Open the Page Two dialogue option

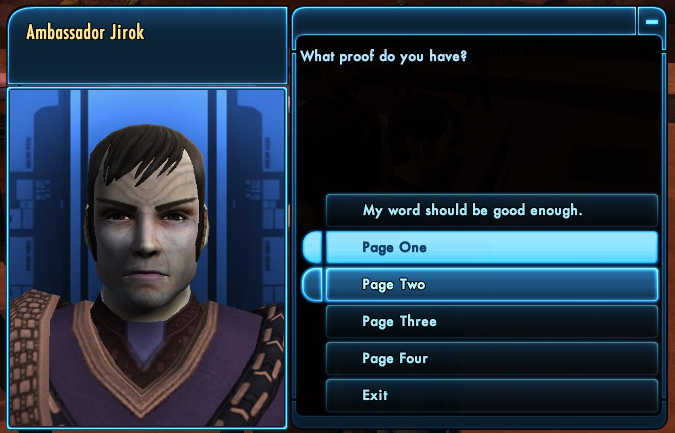pyautogui.click(x=491, y=285)
